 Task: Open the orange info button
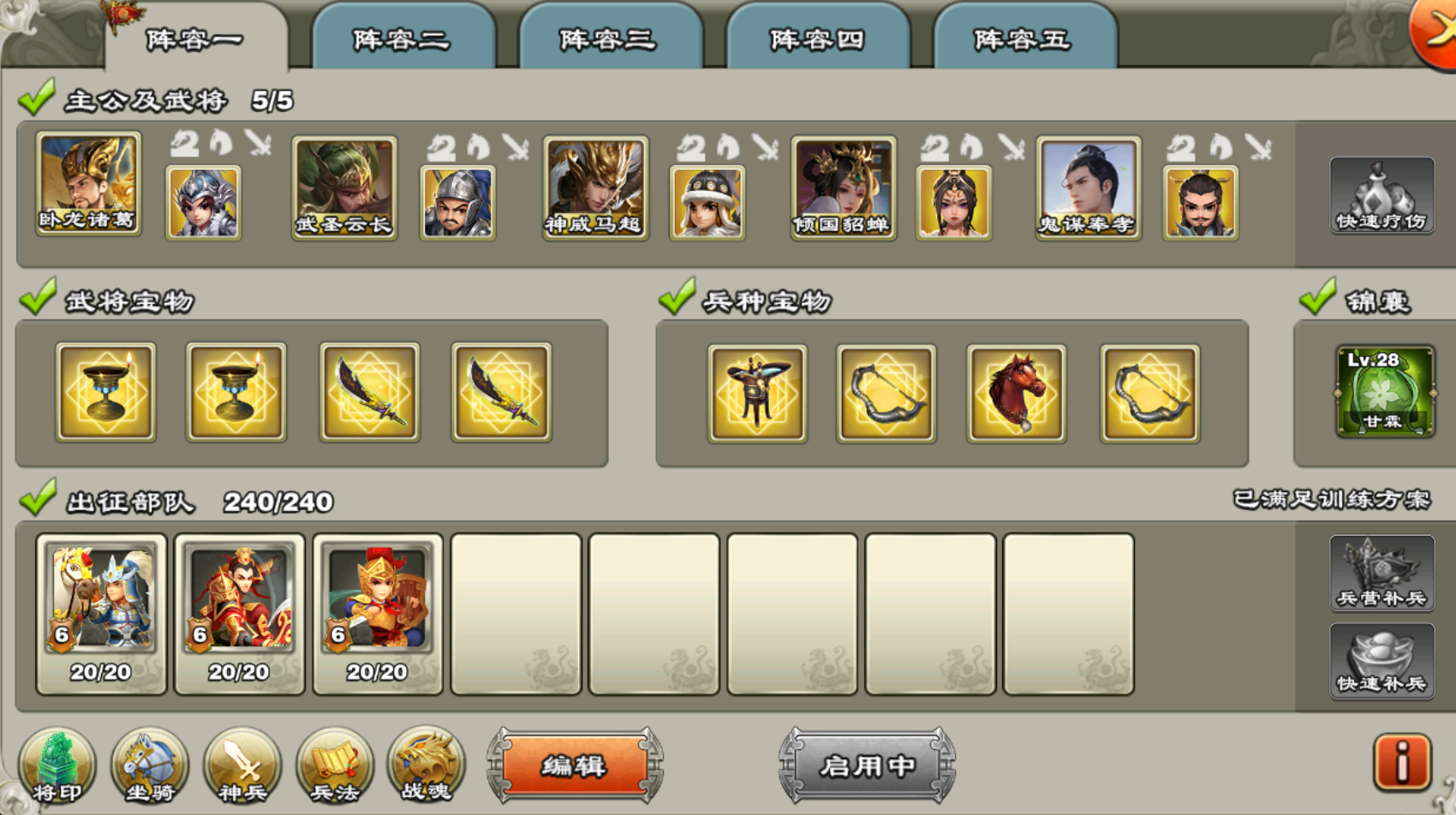point(1401,761)
